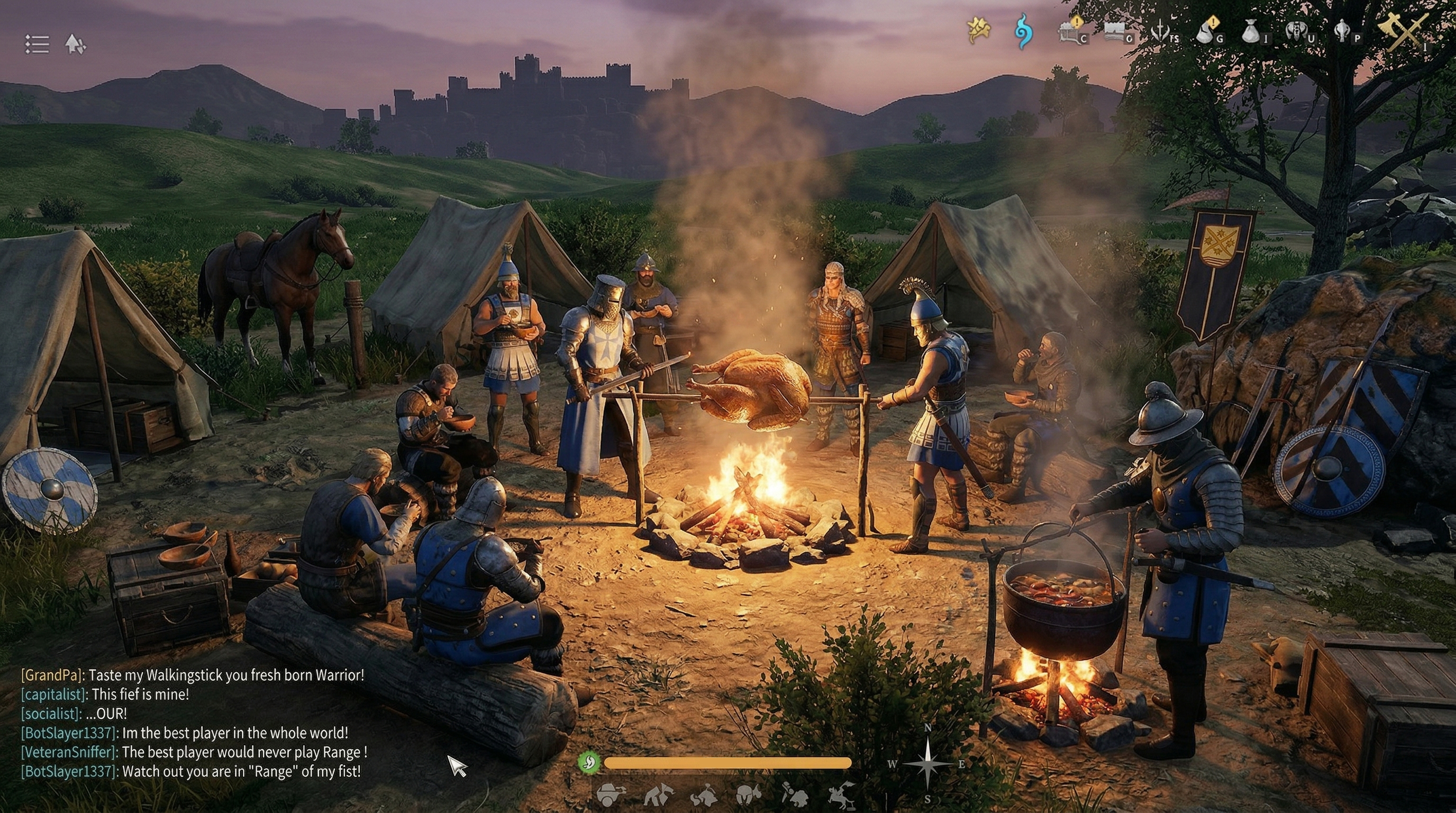Select the winged horse rider icon
This screenshot has width=1456, height=813.
click(841, 796)
